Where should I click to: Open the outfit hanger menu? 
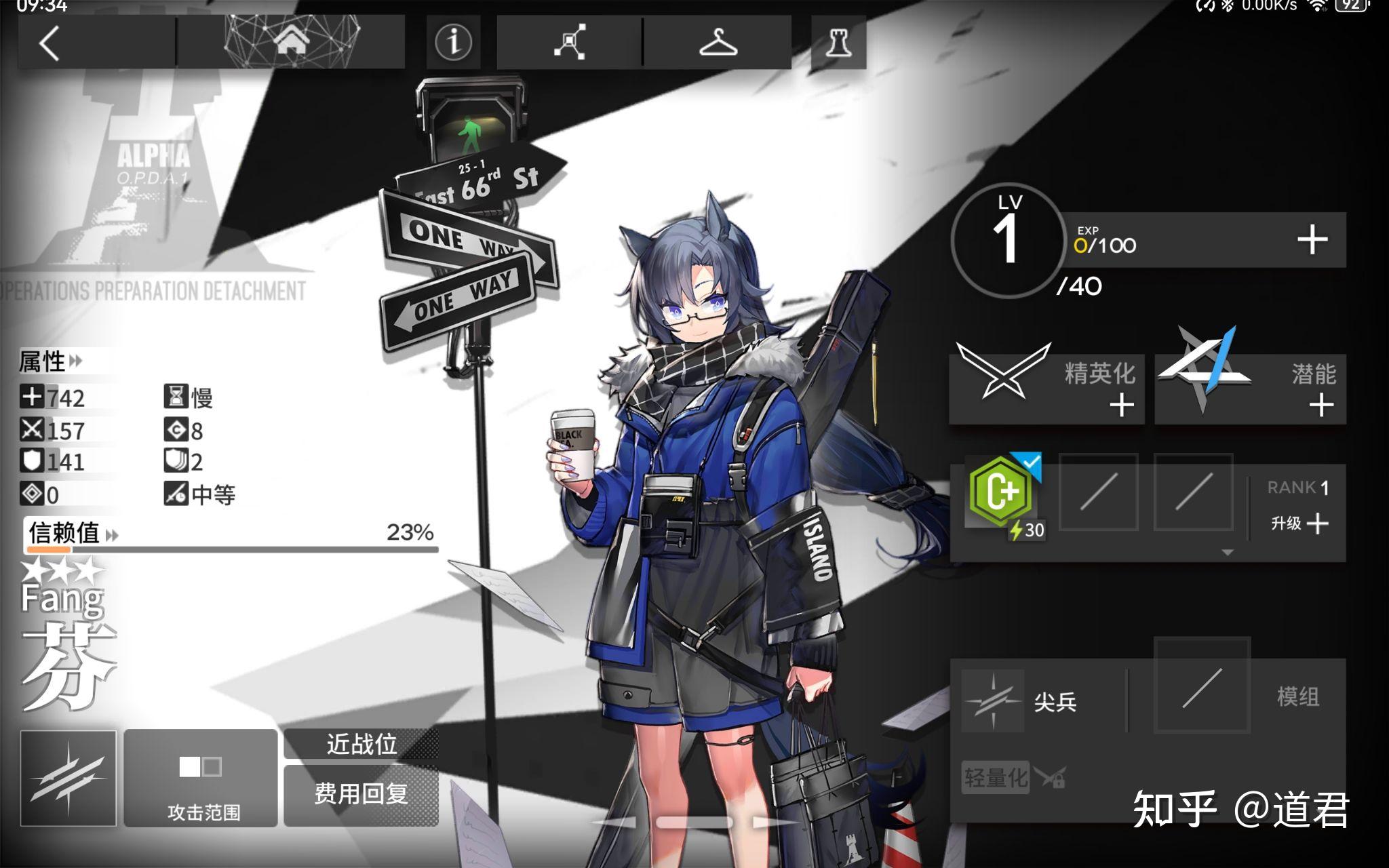[x=718, y=43]
